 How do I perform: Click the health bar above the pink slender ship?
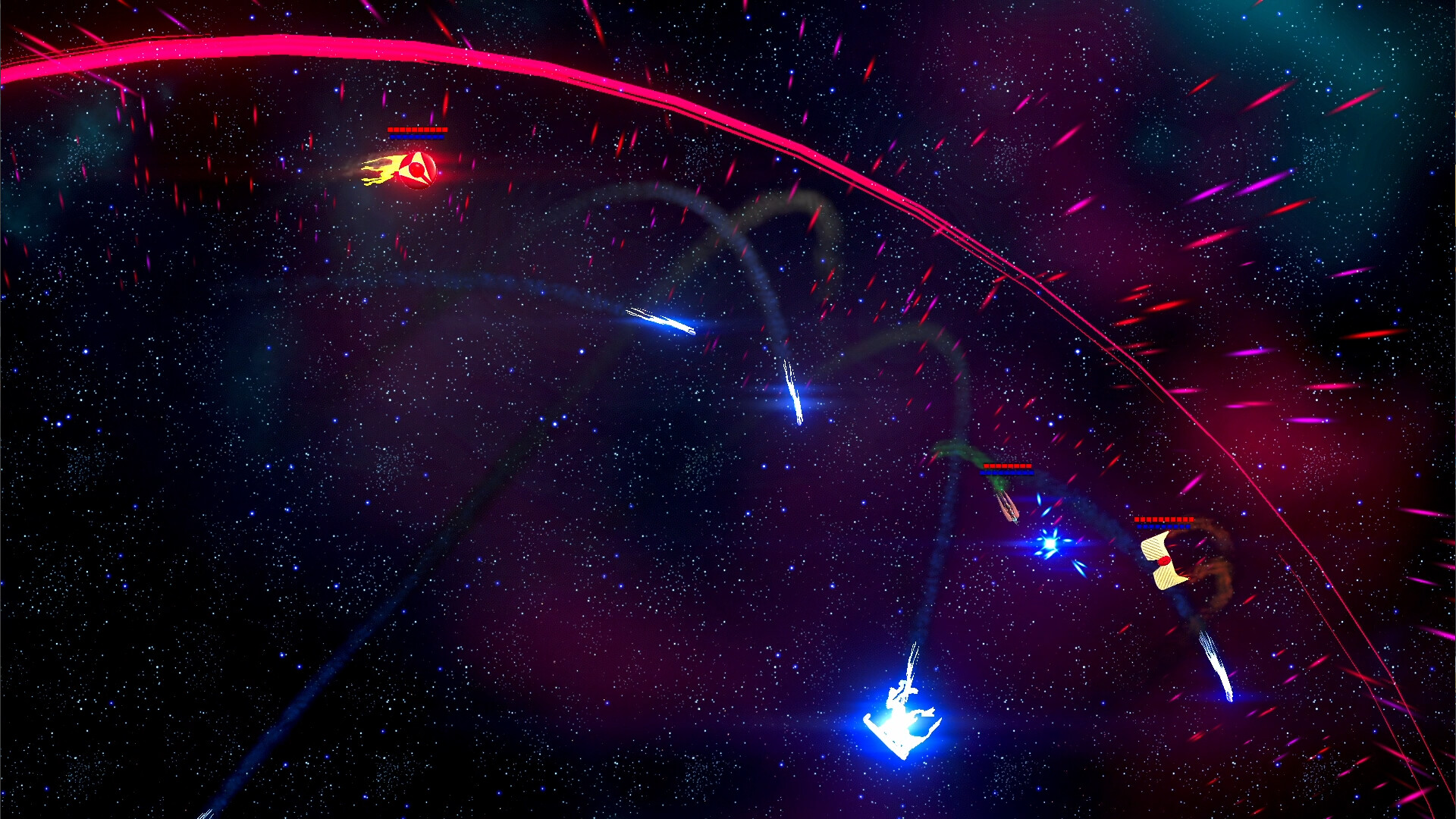[1009, 466]
